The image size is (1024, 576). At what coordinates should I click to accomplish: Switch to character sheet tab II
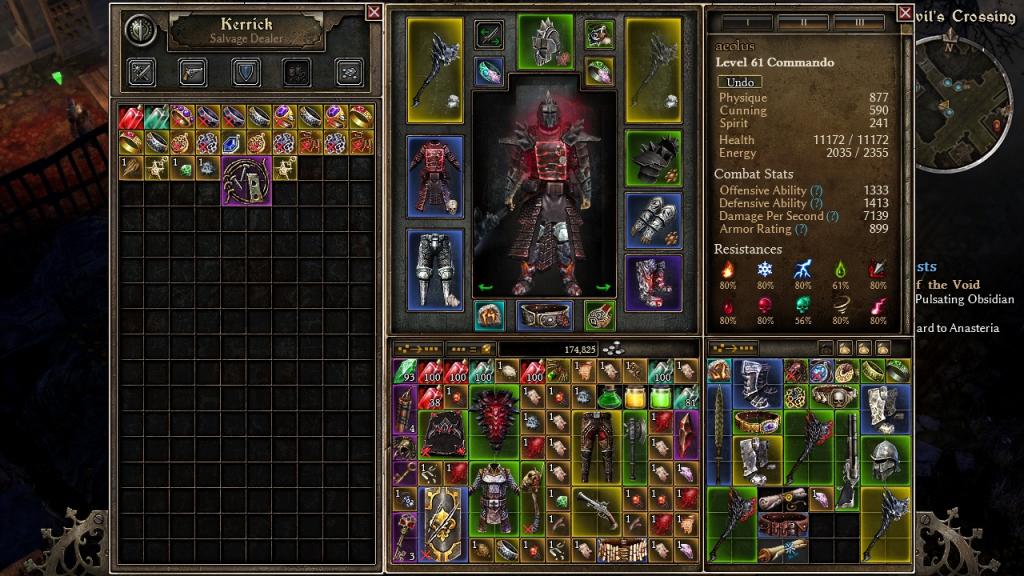803,22
